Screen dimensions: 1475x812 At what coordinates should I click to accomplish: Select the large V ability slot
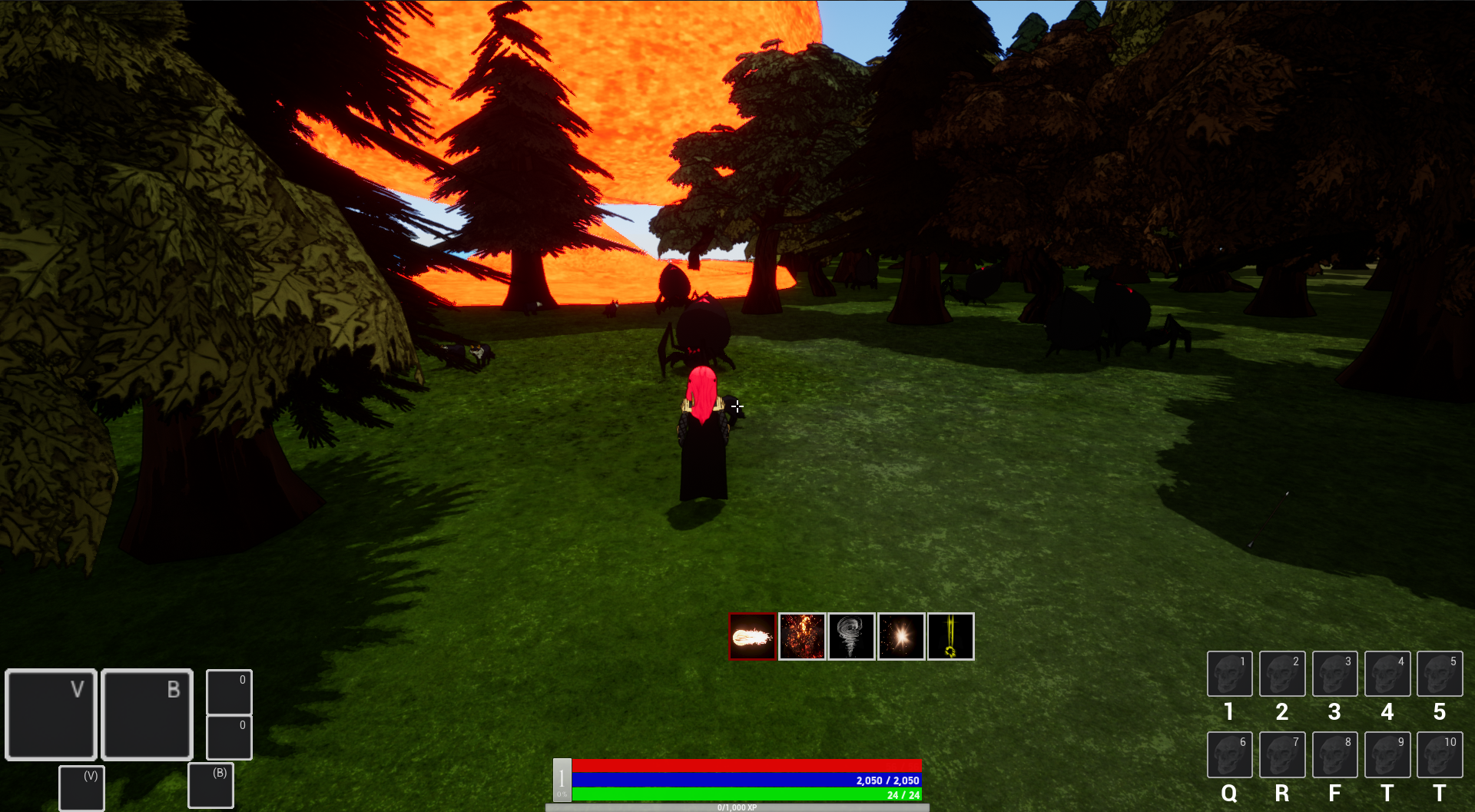[51, 714]
